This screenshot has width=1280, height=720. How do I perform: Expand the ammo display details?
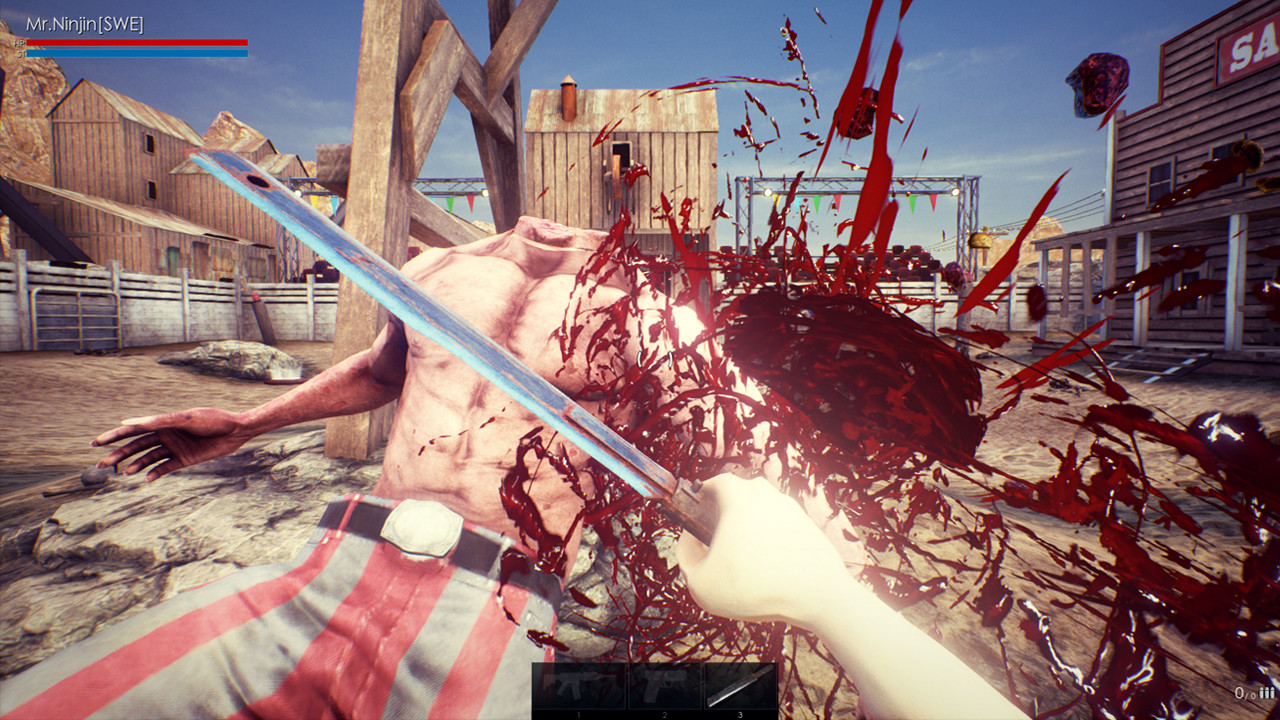coord(1250,692)
